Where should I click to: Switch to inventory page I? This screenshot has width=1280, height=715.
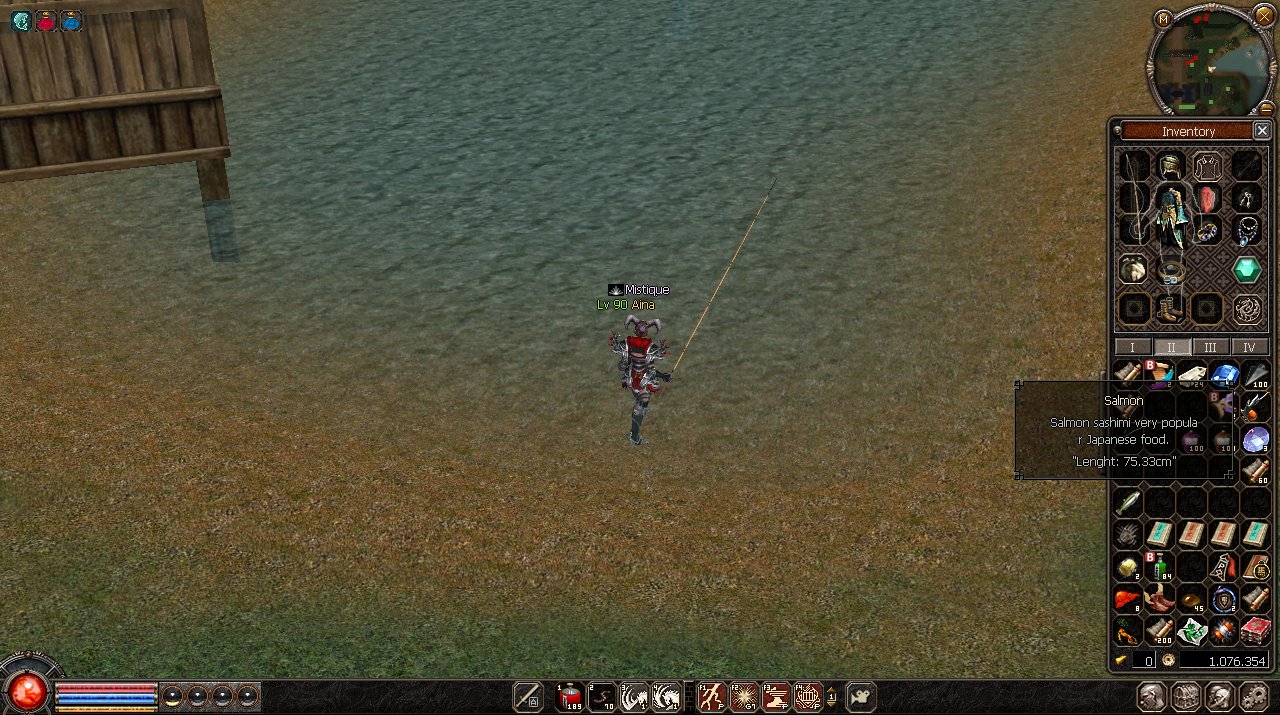pyautogui.click(x=1132, y=347)
